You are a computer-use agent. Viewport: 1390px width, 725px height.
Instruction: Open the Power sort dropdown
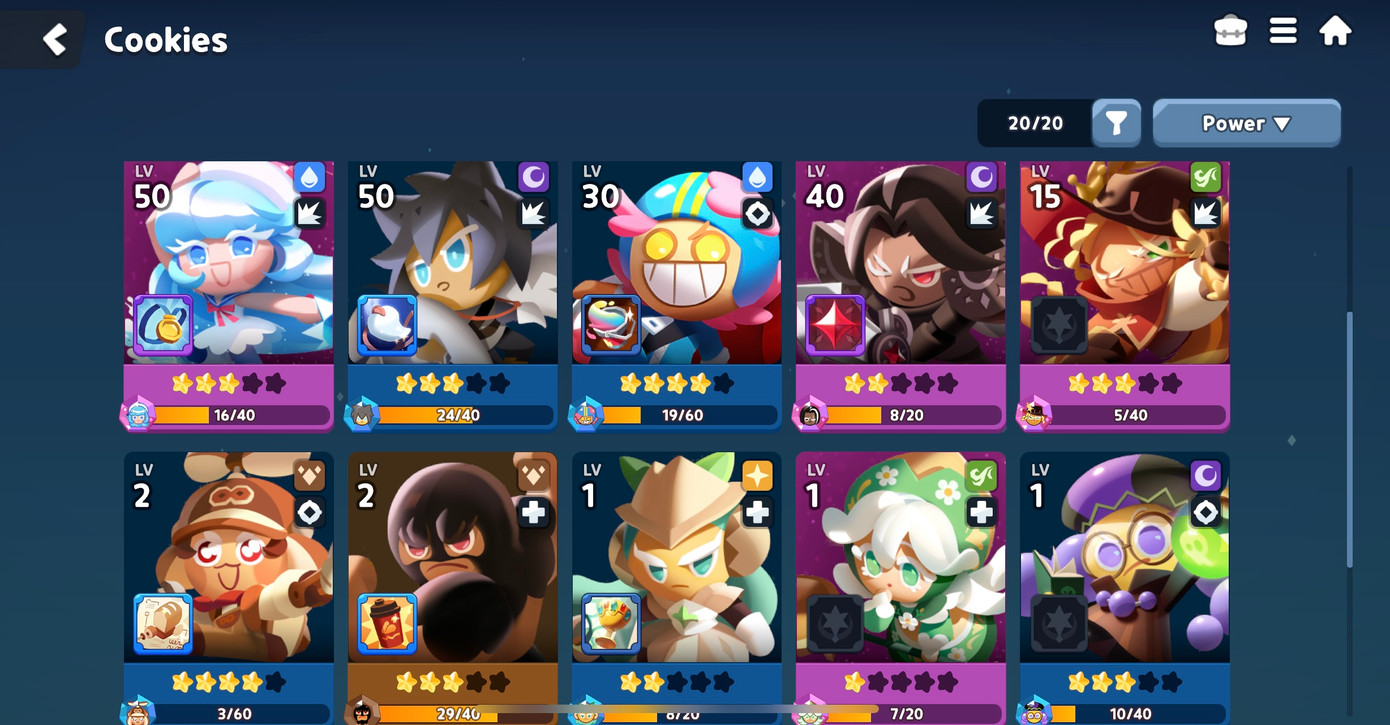click(1246, 124)
